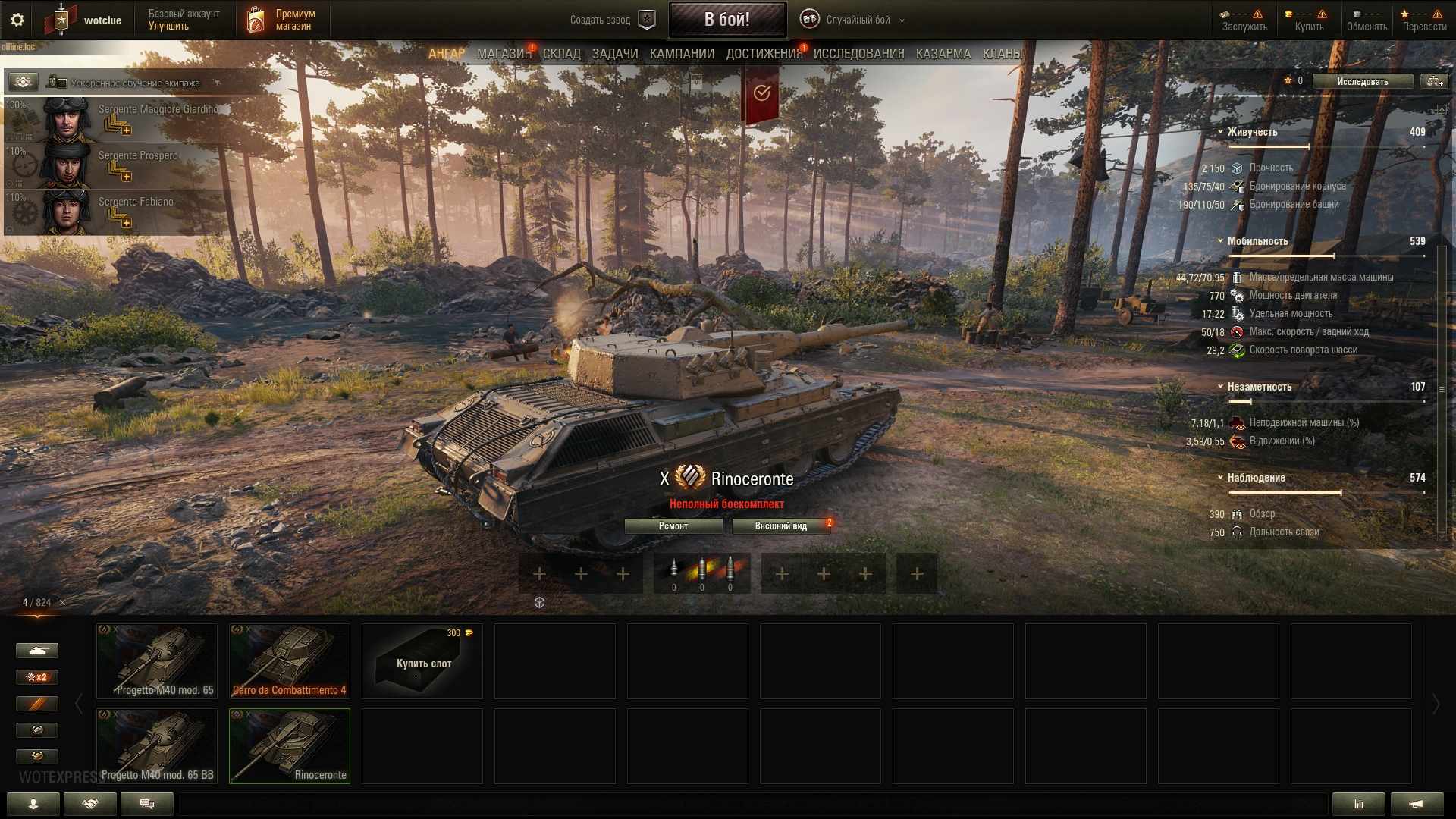Open the ammunition loadout slots
The width and height of the screenshot is (1456, 819).
701,573
